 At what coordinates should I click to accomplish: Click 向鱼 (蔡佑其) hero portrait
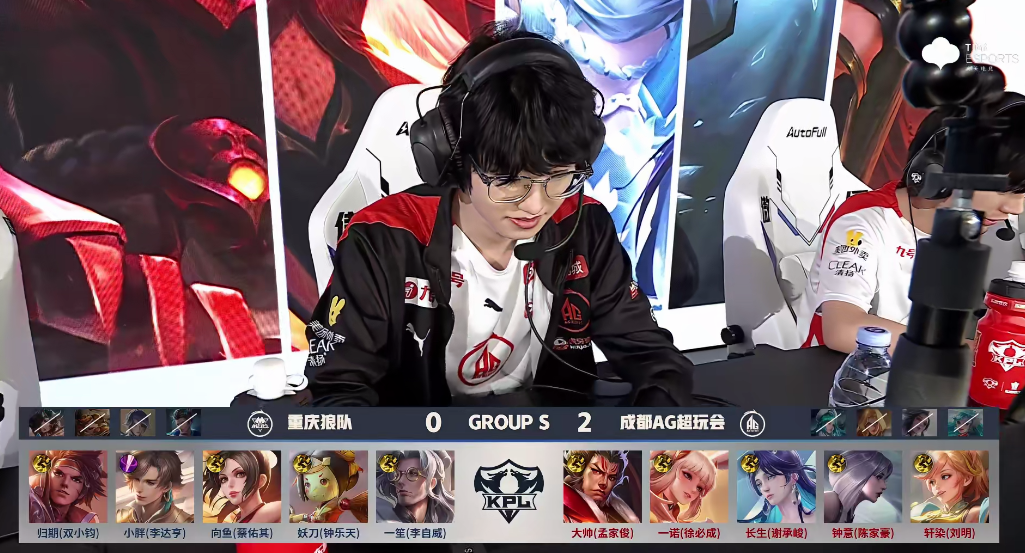click(241, 486)
